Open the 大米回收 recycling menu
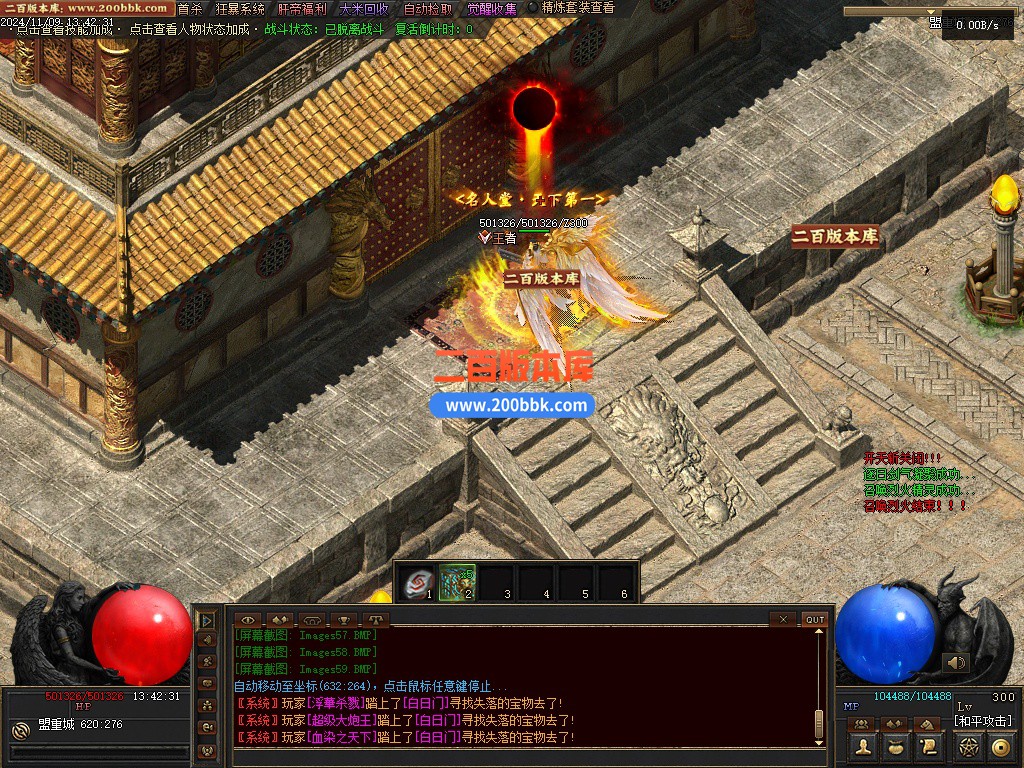 pos(364,9)
